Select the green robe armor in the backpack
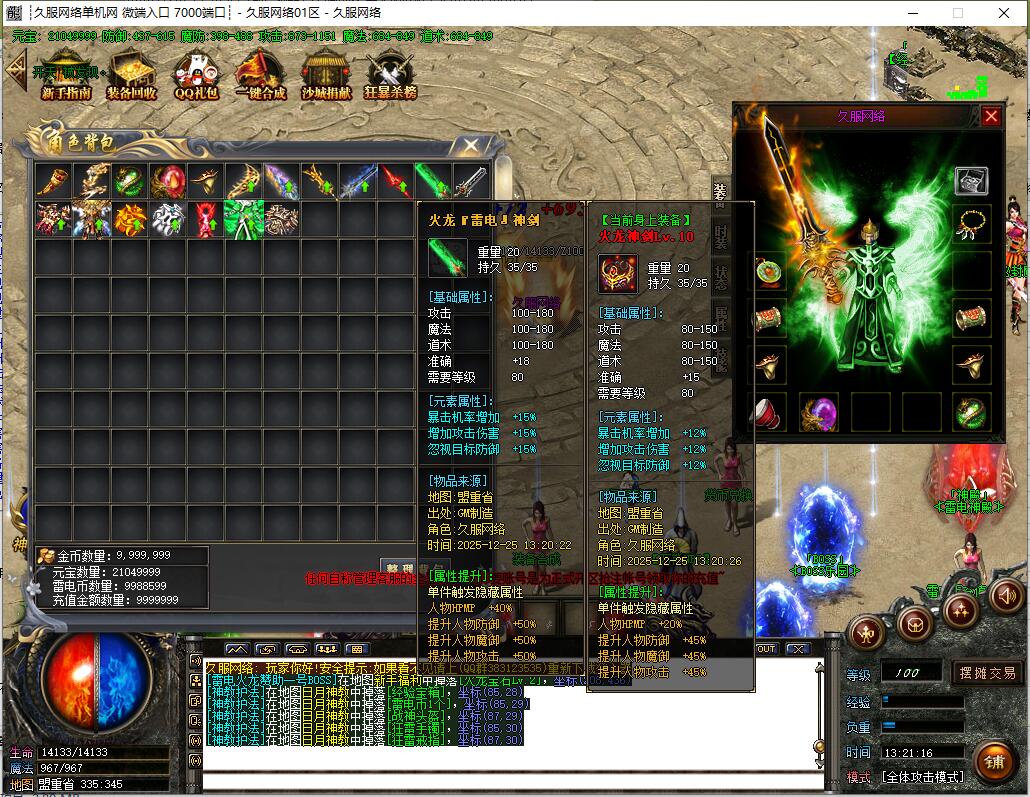 point(243,218)
